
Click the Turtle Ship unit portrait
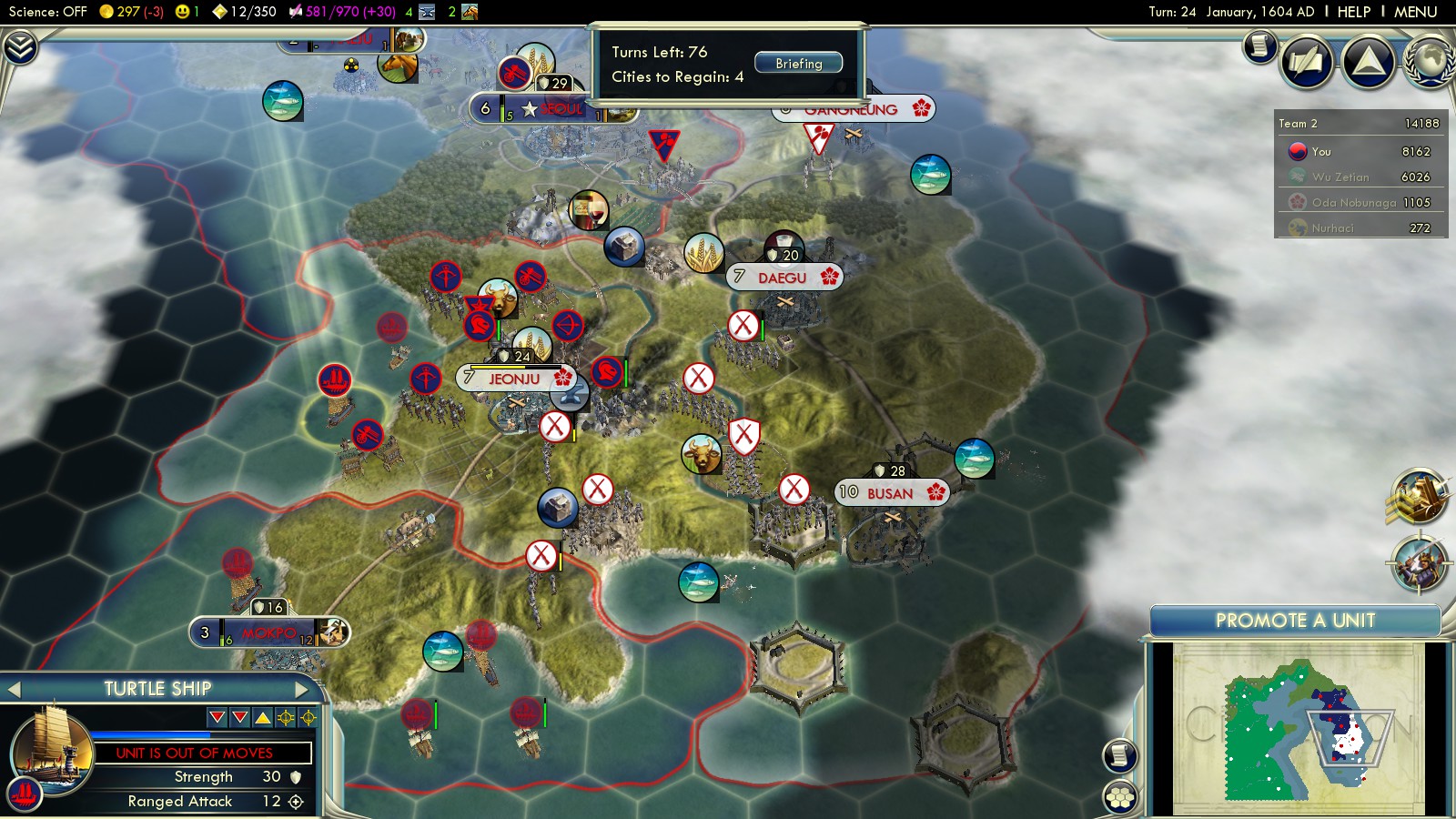point(52,749)
